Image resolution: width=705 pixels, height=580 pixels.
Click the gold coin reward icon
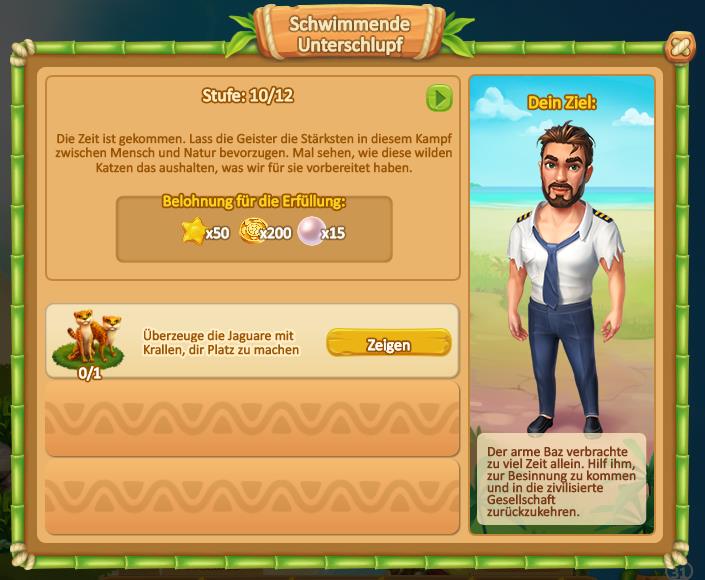250,232
